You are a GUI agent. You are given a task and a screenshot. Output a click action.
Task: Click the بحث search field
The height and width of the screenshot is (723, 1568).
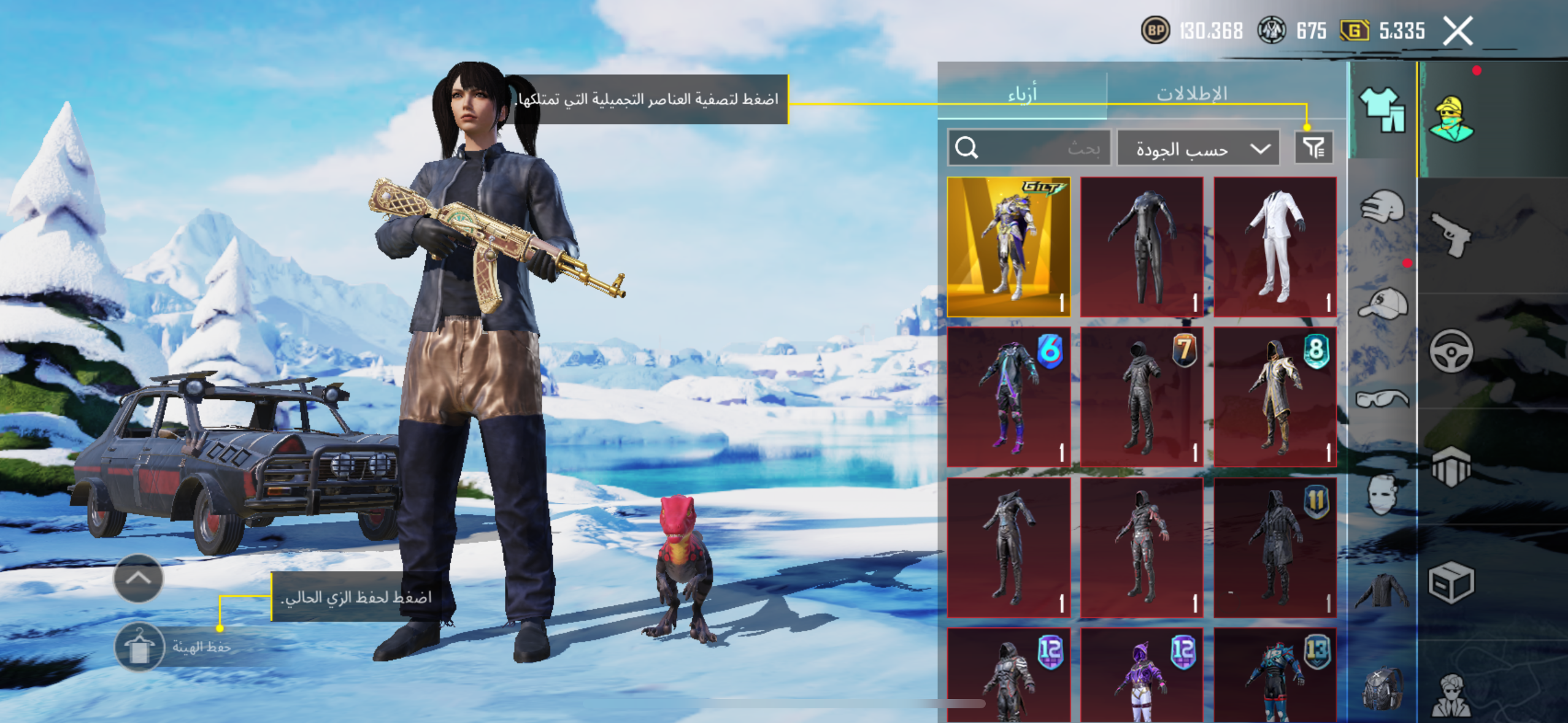[x=1029, y=148]
